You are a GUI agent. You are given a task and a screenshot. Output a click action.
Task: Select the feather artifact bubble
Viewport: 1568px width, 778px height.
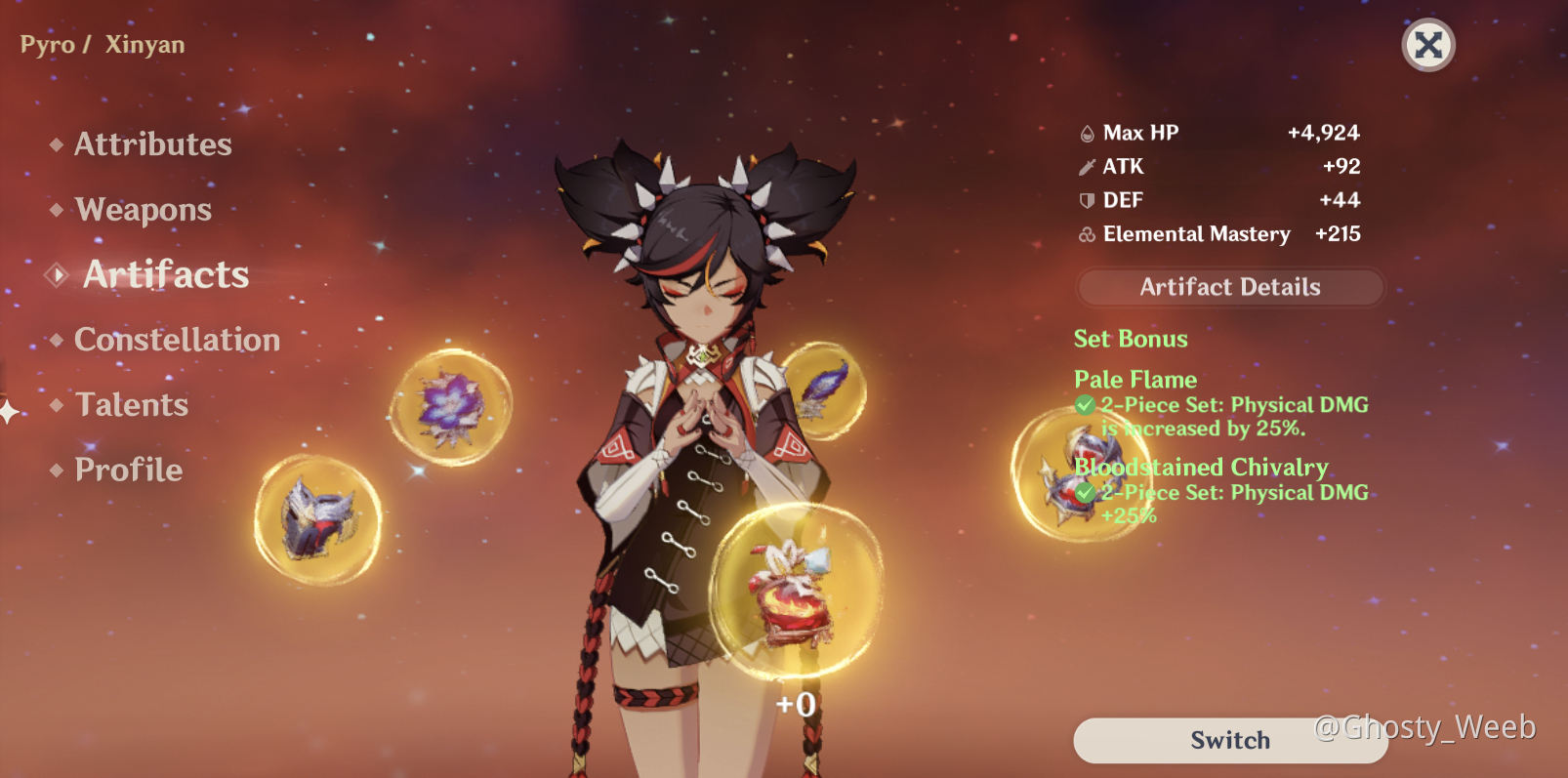pos(827,389)
